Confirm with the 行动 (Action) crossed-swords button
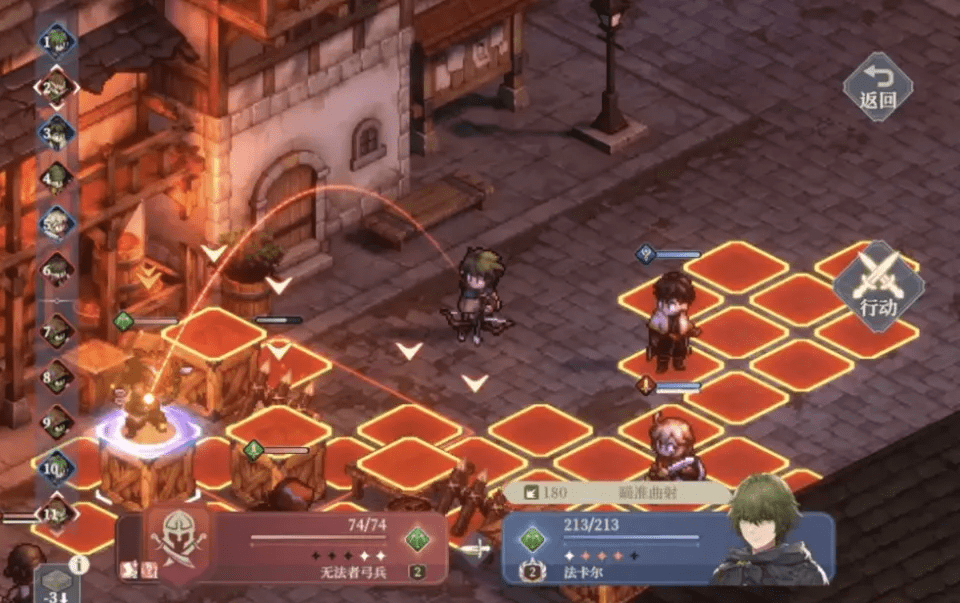Image resolution: width=960 pixels, height=603 pixels. (x=877, y=286)
